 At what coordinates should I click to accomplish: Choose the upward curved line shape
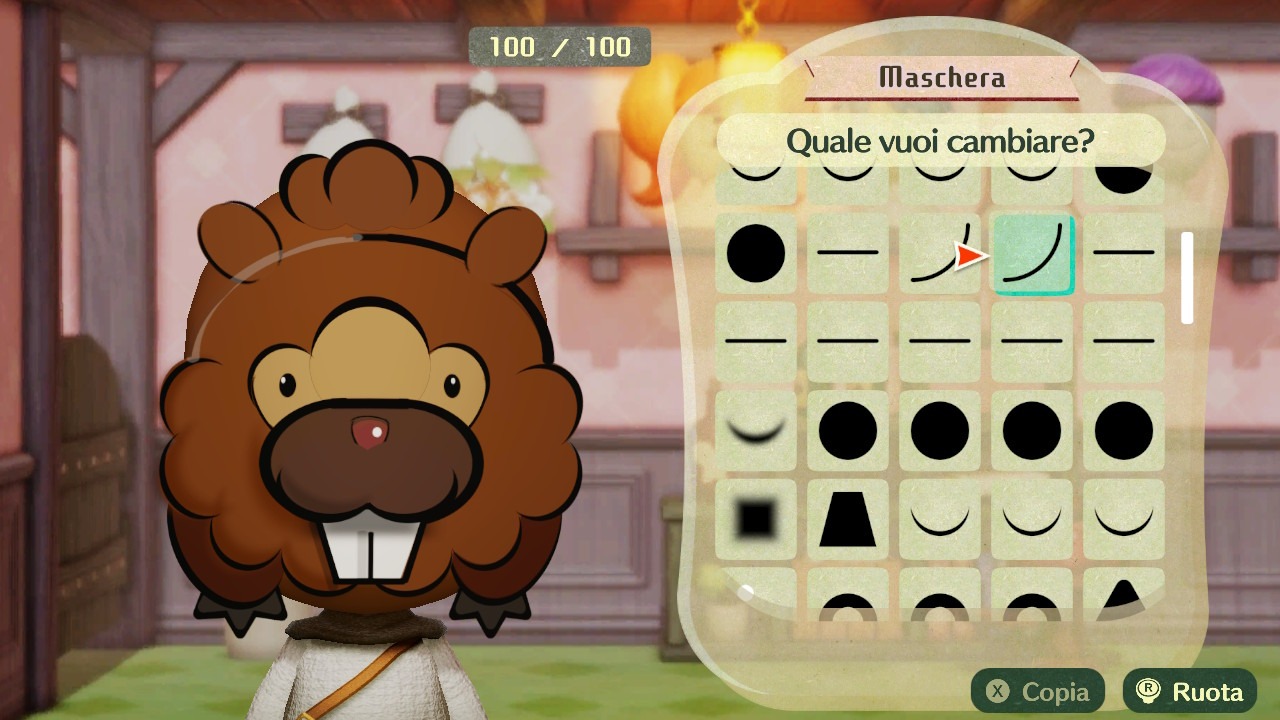tap(940, 253)
